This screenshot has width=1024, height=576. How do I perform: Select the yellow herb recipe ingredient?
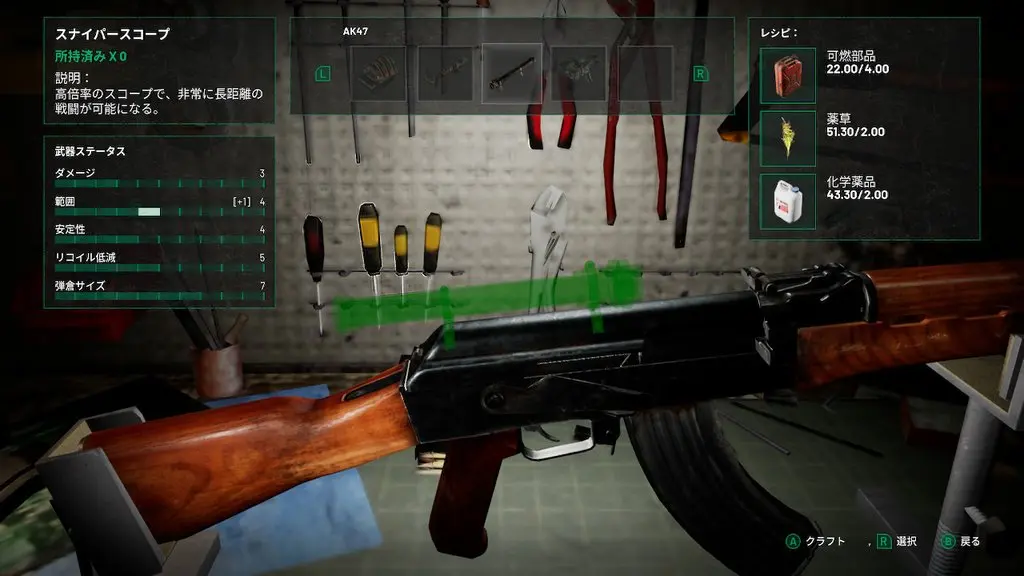pyautogui.click(x=788, y=138)
